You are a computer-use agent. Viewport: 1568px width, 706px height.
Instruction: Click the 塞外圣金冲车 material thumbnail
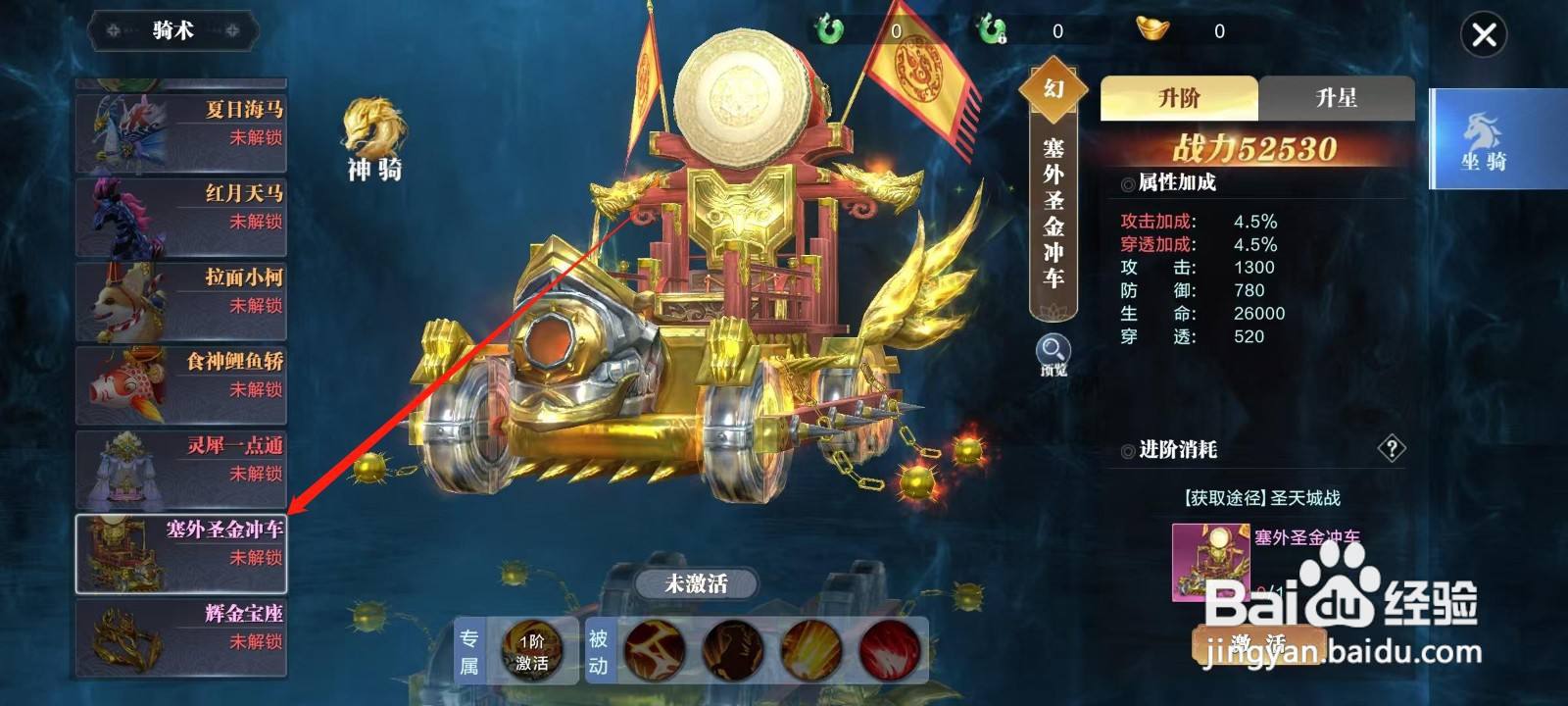point(1210,561)
